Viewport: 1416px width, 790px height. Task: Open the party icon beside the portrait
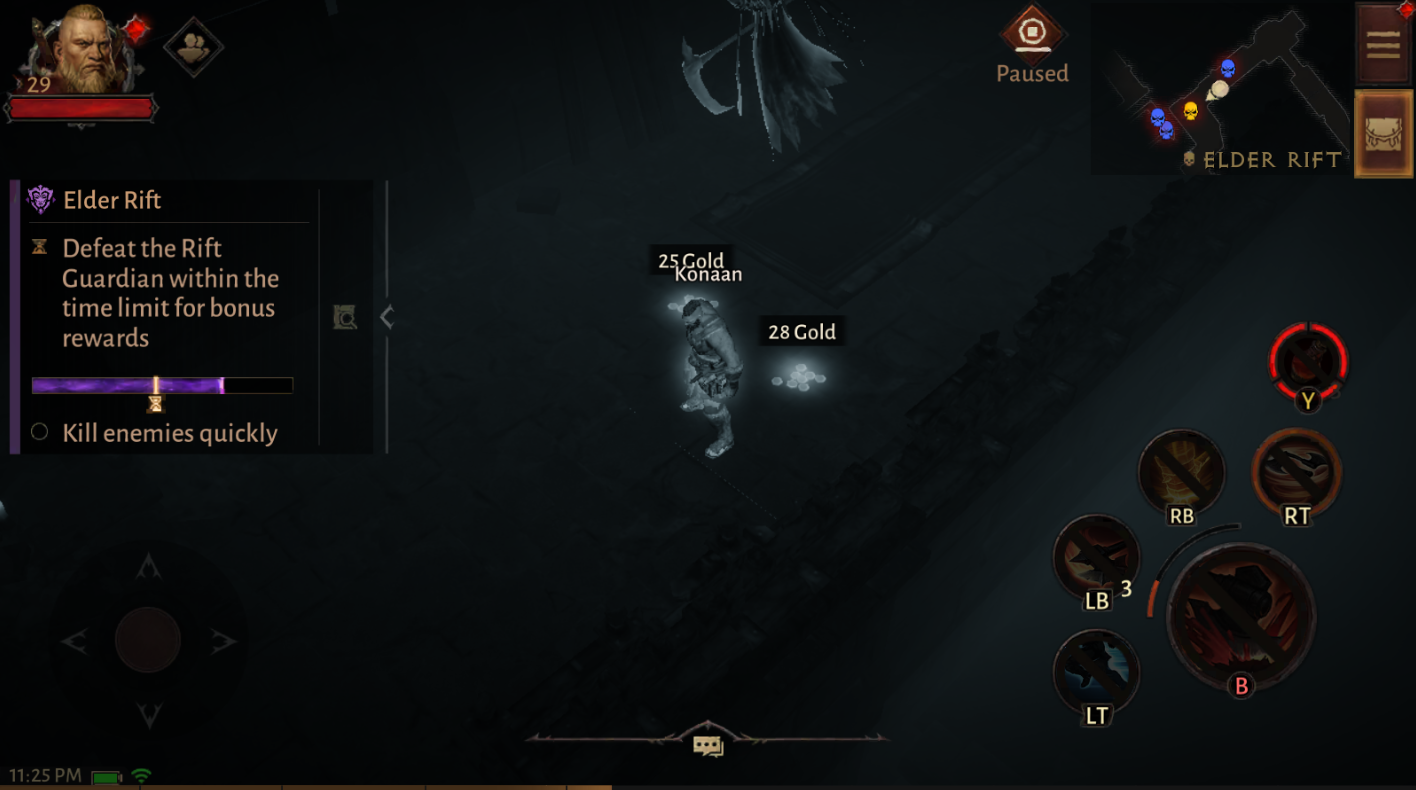click(x=196, y=46)
